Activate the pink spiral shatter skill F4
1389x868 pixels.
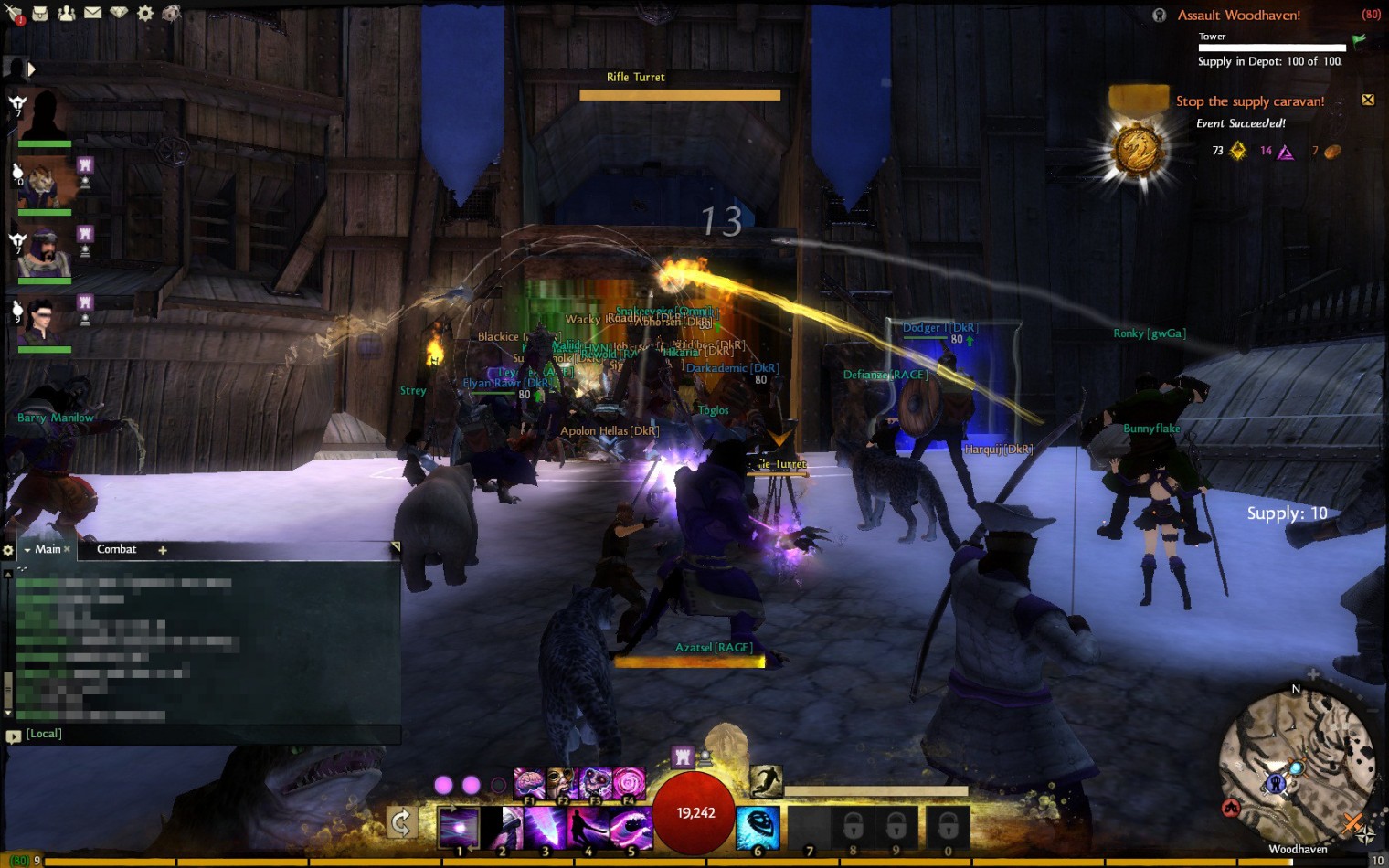tap(629, 784)
